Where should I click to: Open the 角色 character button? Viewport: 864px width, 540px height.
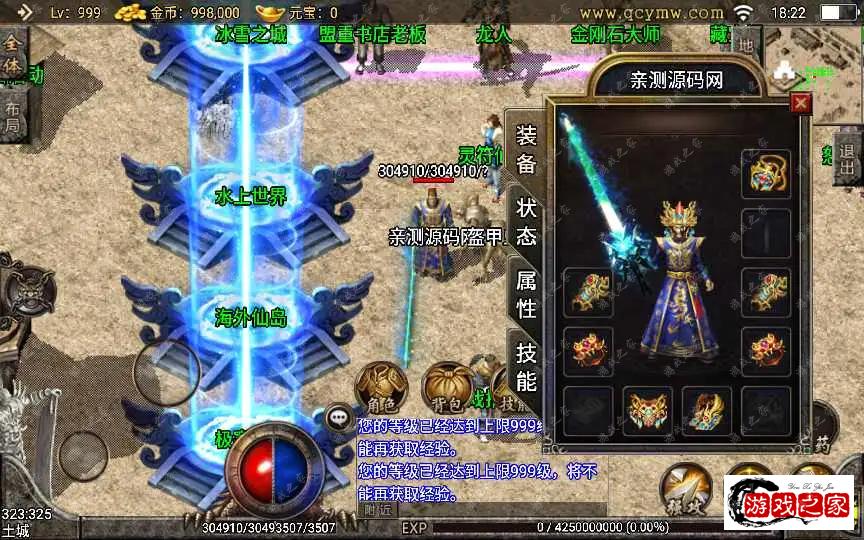coord(381,389)
